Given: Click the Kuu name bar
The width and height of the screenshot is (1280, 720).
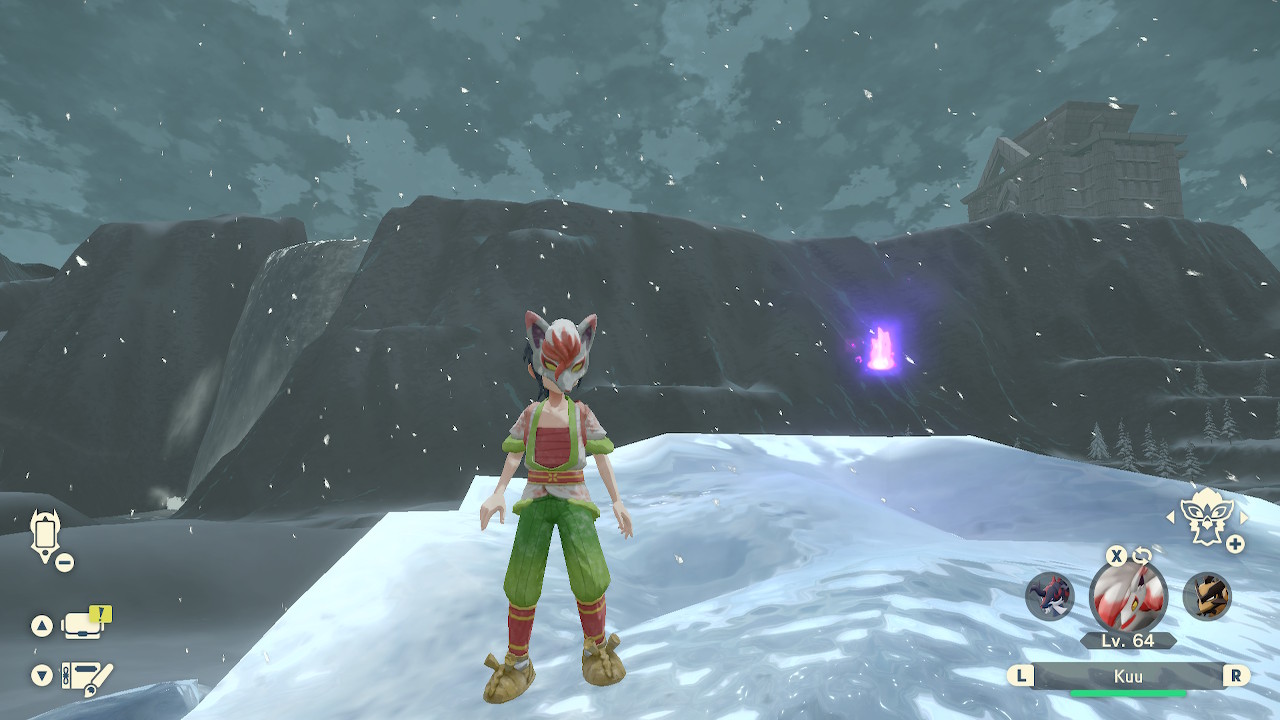Looking at the screenshot, I should [1128, 676].
